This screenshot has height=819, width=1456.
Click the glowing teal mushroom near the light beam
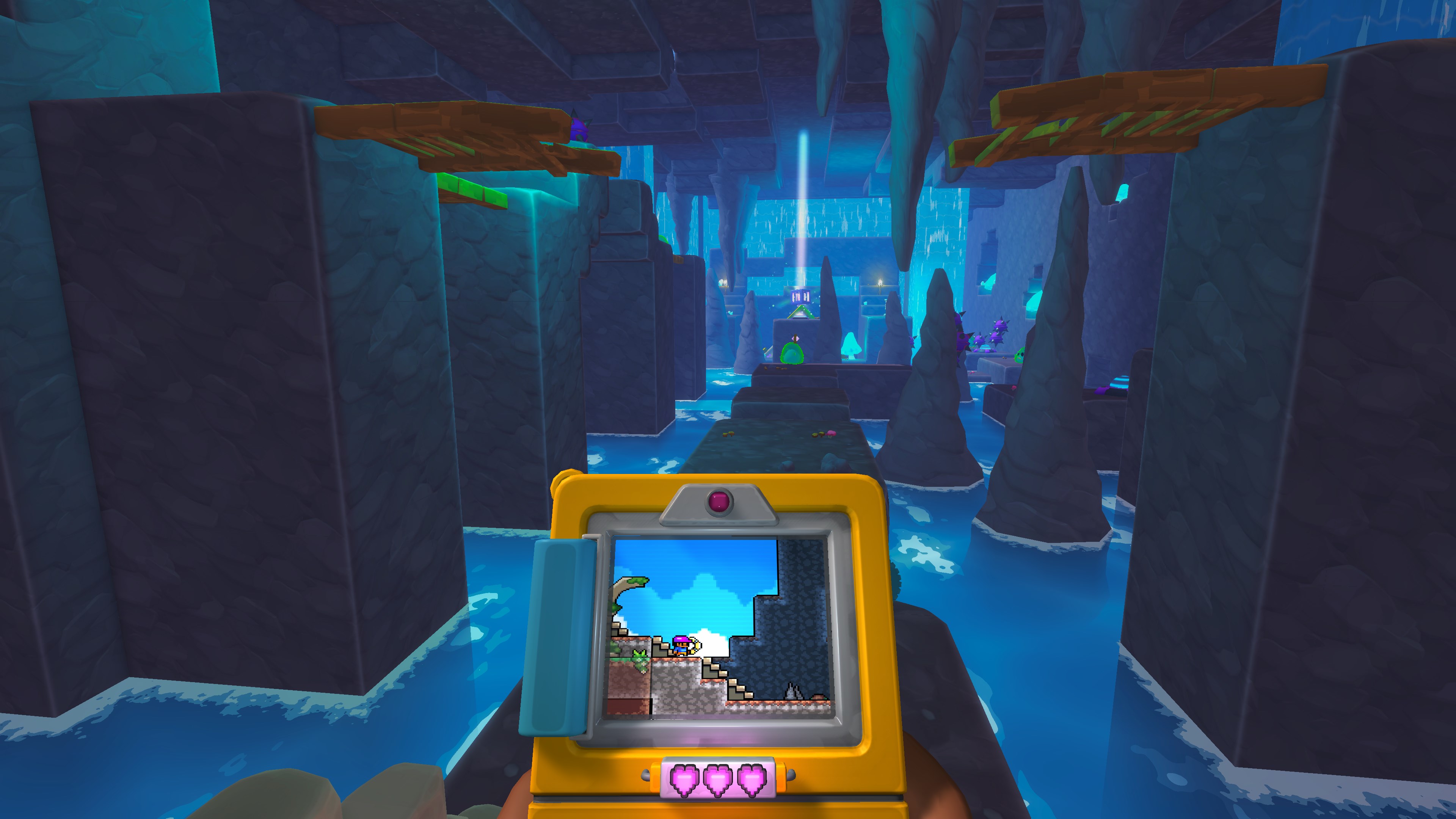click(x=851, y=346)
